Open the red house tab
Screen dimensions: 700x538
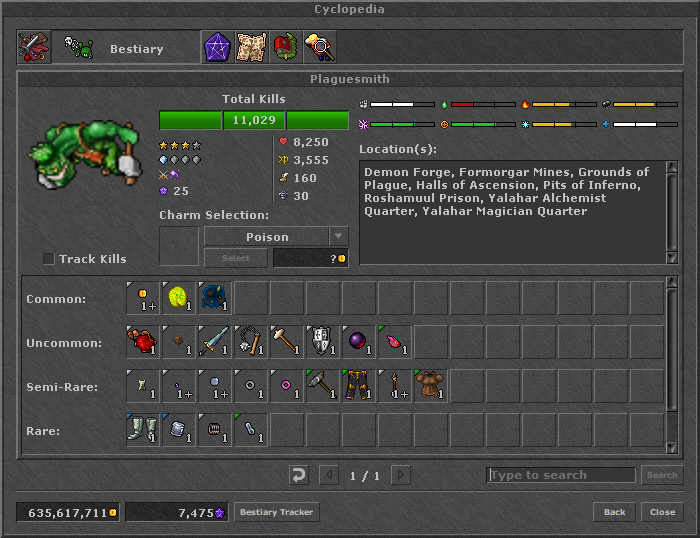pyautogui.click(x=285, y=48)
